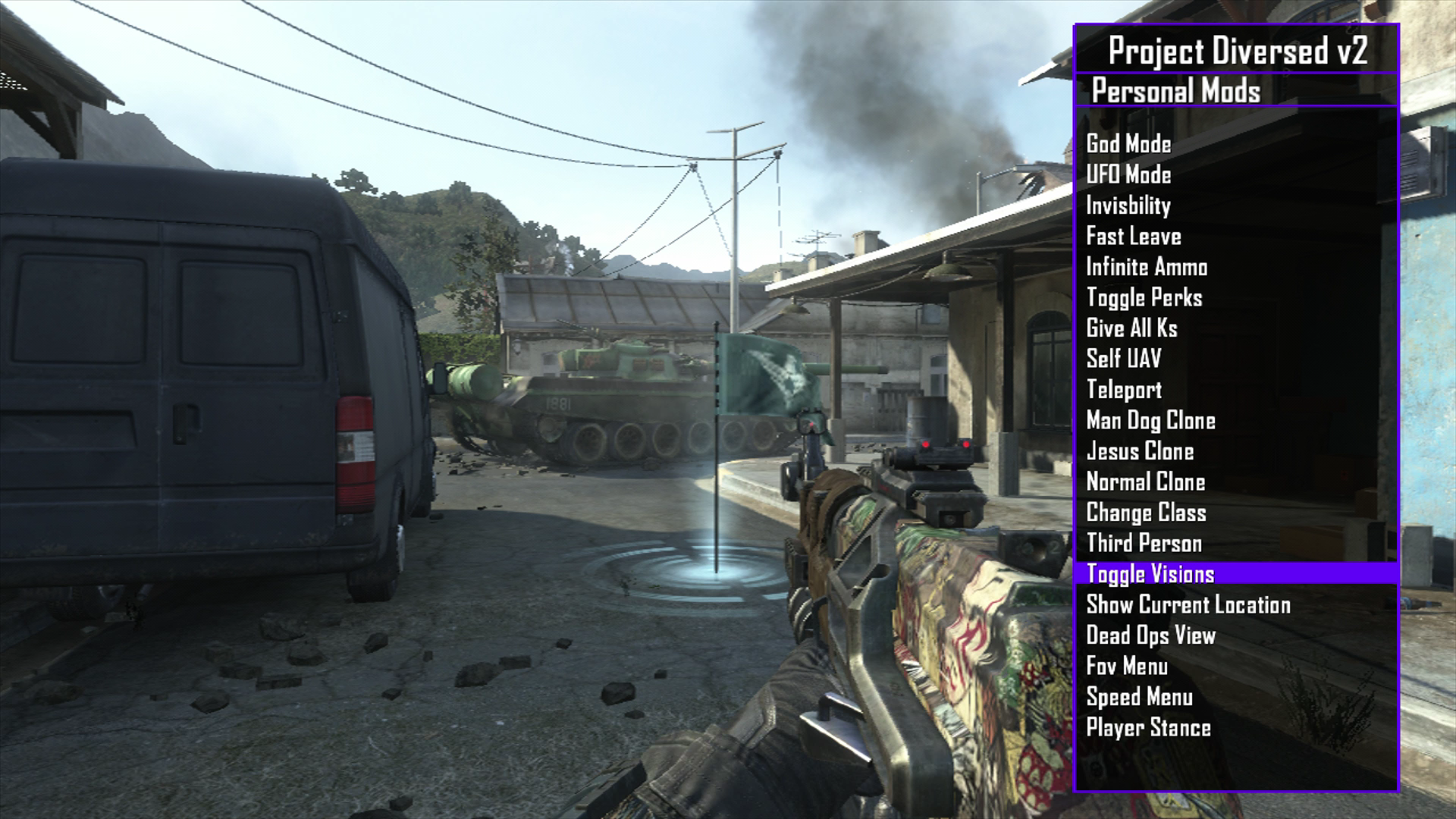Toggle the Invisbility entry

[1128, 206]
